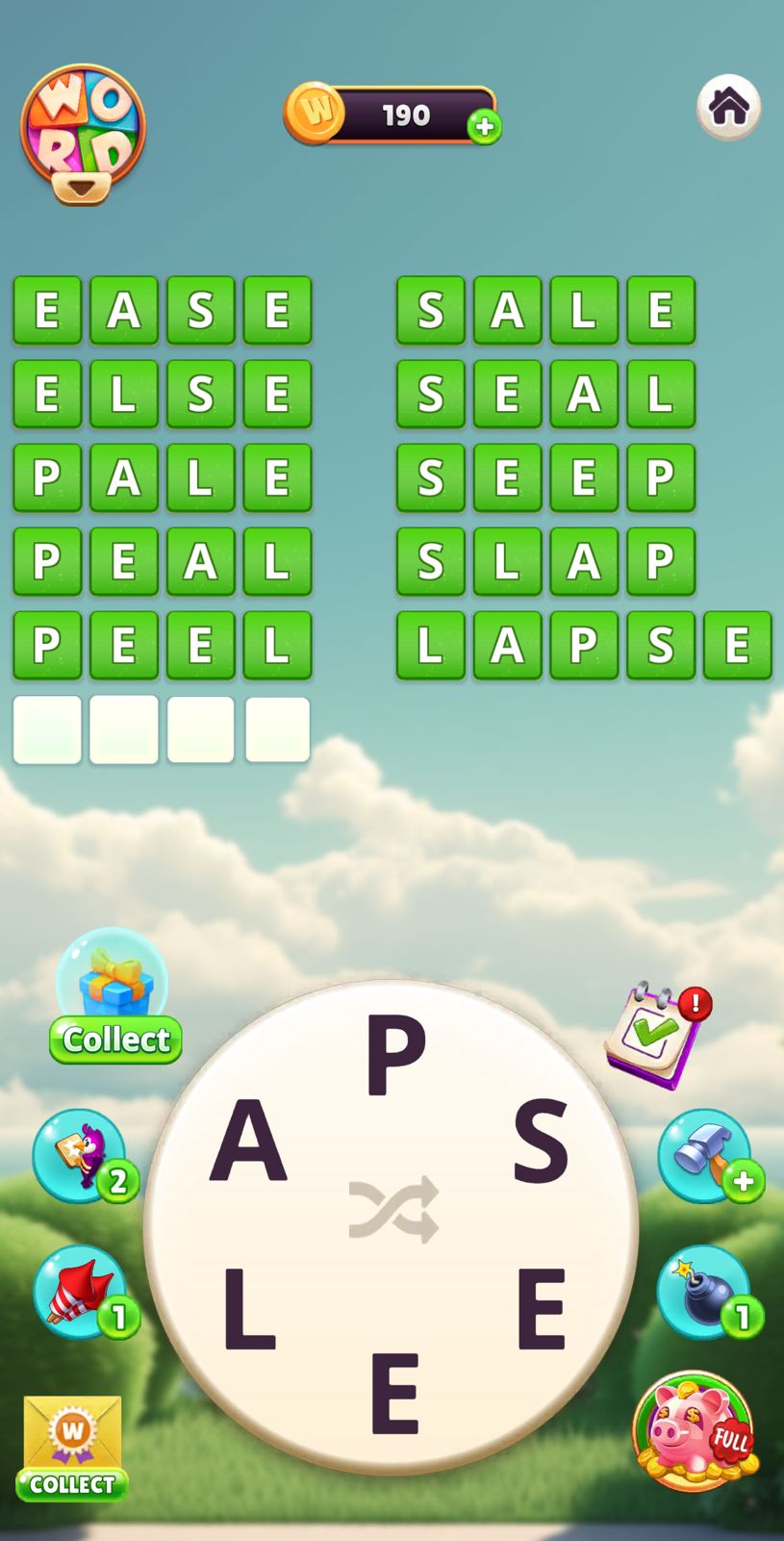784x1541 pixels.
Task: Select the letter S in the wheel
Action: click(540, 1141)
